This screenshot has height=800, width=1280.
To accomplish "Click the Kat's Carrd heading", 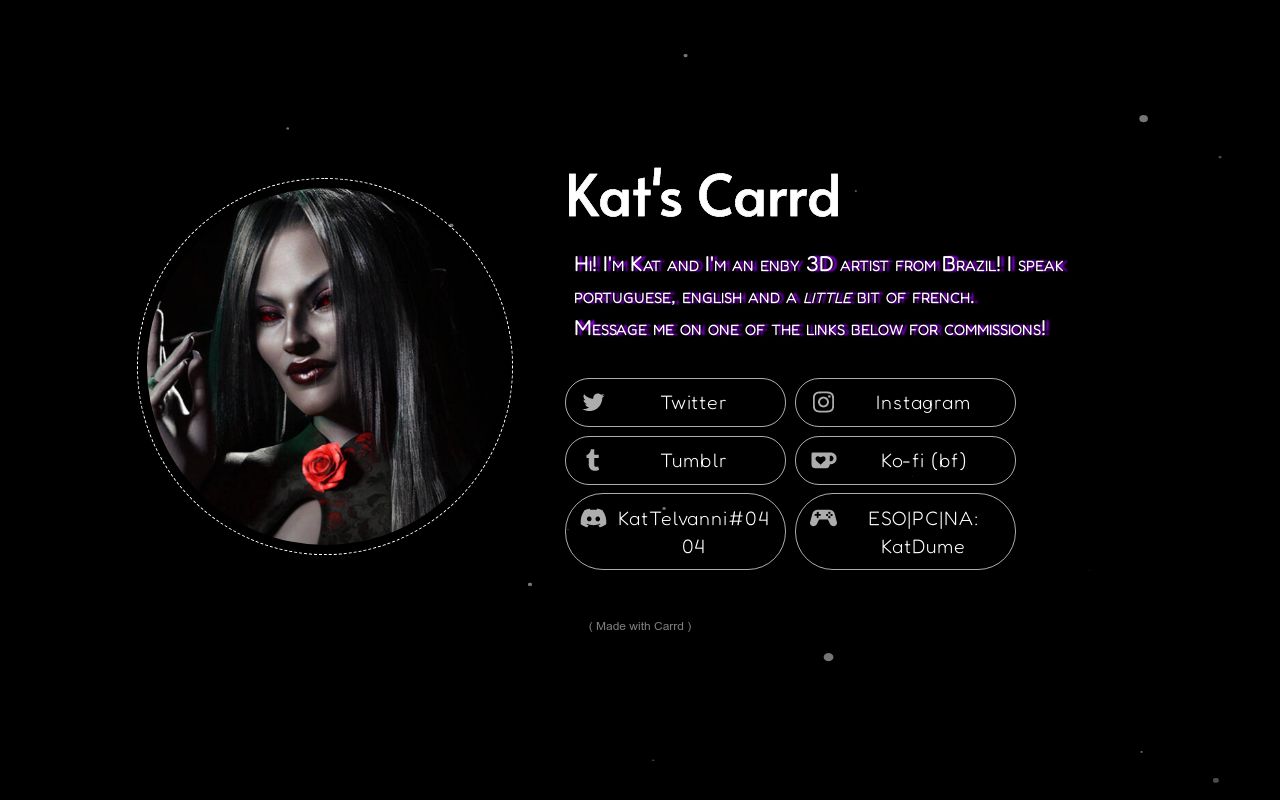I will pos(702,196).
